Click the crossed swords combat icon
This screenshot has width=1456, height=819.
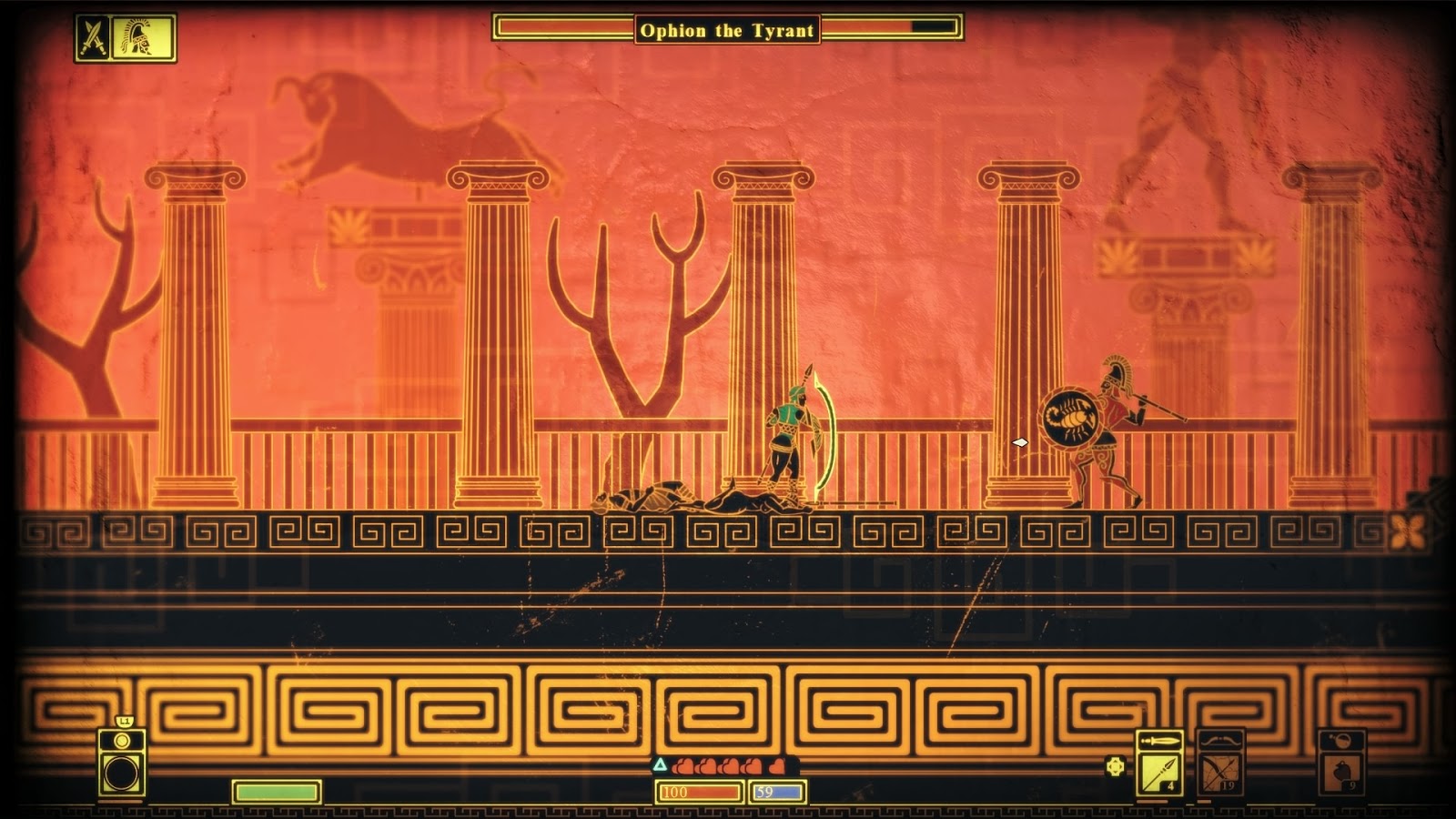[x=93, y=38]
